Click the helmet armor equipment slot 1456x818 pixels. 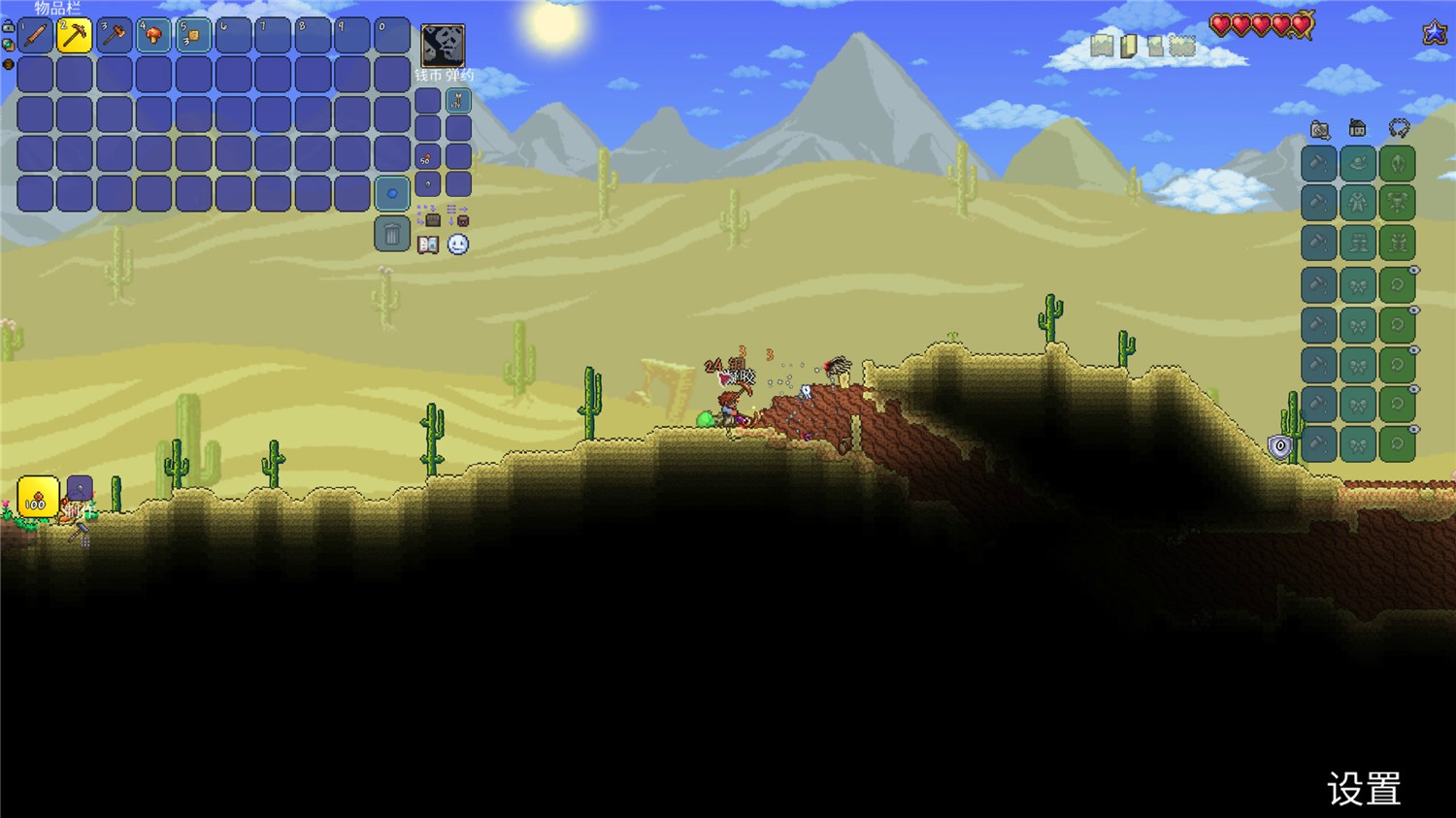pyautogui.click(x=1397, y=164)
